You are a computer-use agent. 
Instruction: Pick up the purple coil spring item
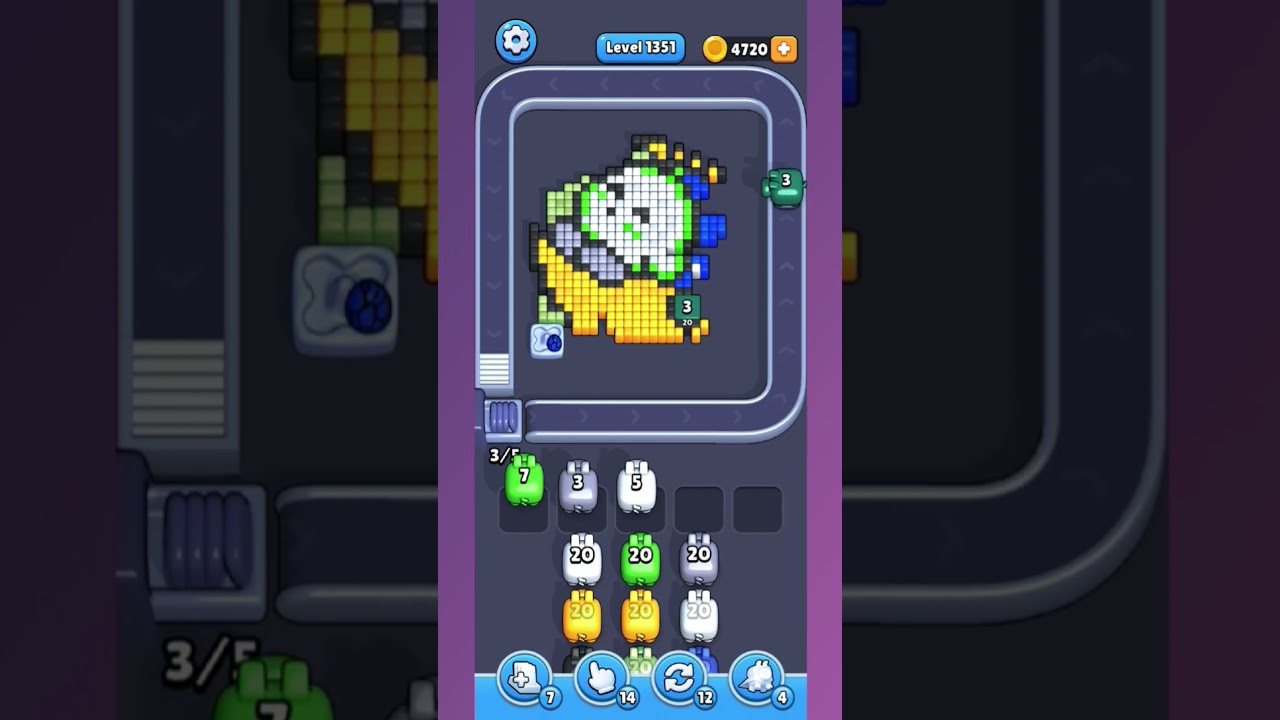pyautogui.click(x=502, y=417)
